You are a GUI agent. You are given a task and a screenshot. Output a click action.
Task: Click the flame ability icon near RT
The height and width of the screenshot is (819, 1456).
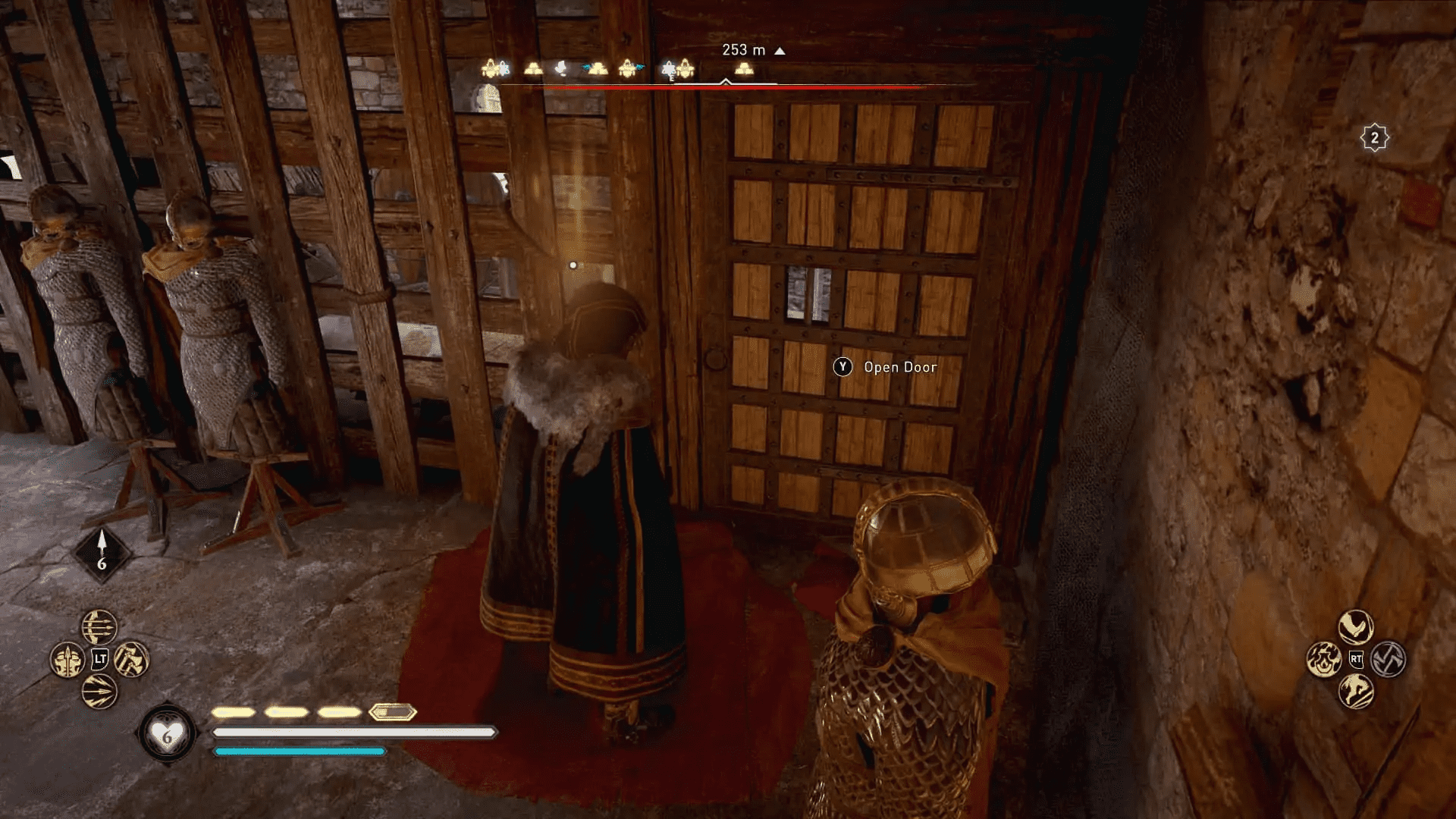pyautogui.click(x=1325, y=660)
